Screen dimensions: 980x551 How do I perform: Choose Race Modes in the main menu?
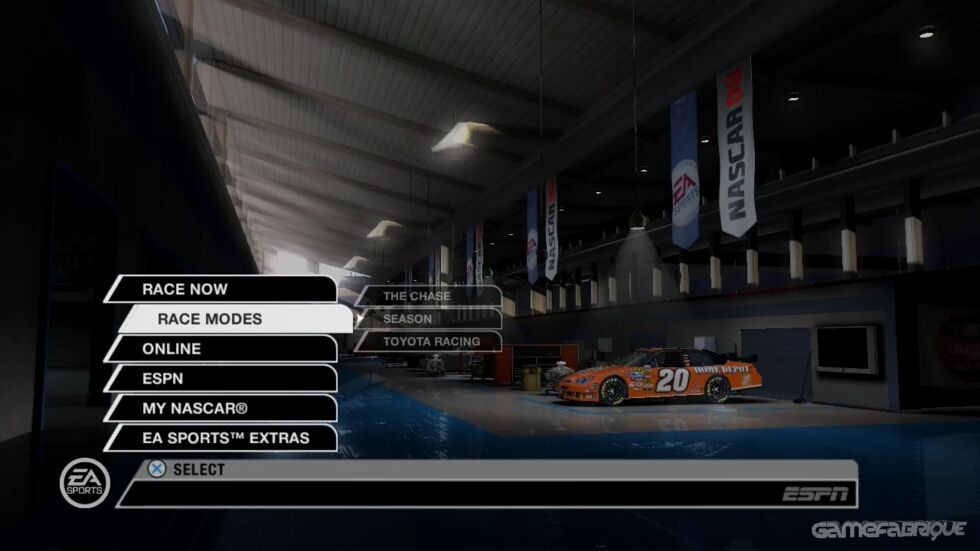[x=235, y=319]
